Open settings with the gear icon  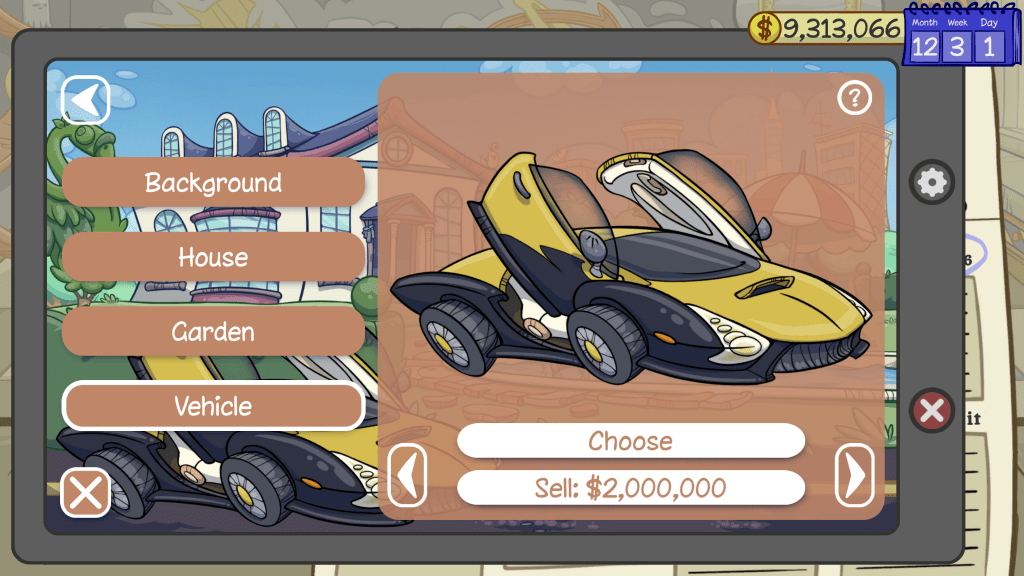point(932,182)
